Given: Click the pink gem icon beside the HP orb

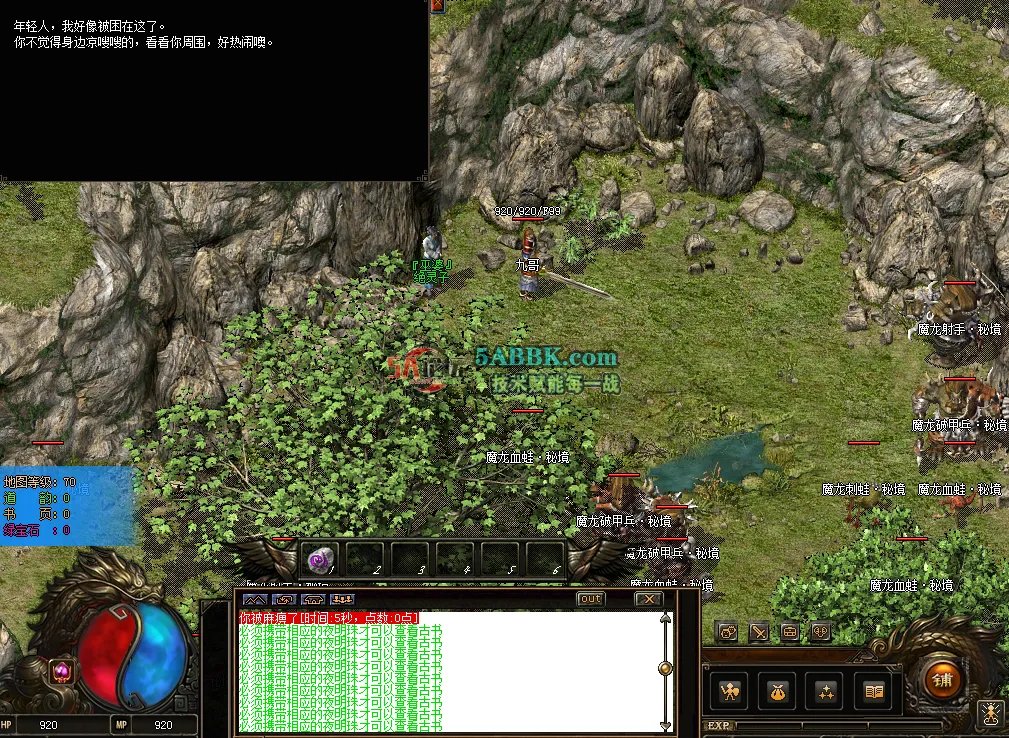Looking at the screenshot, I should click(61, 672).
